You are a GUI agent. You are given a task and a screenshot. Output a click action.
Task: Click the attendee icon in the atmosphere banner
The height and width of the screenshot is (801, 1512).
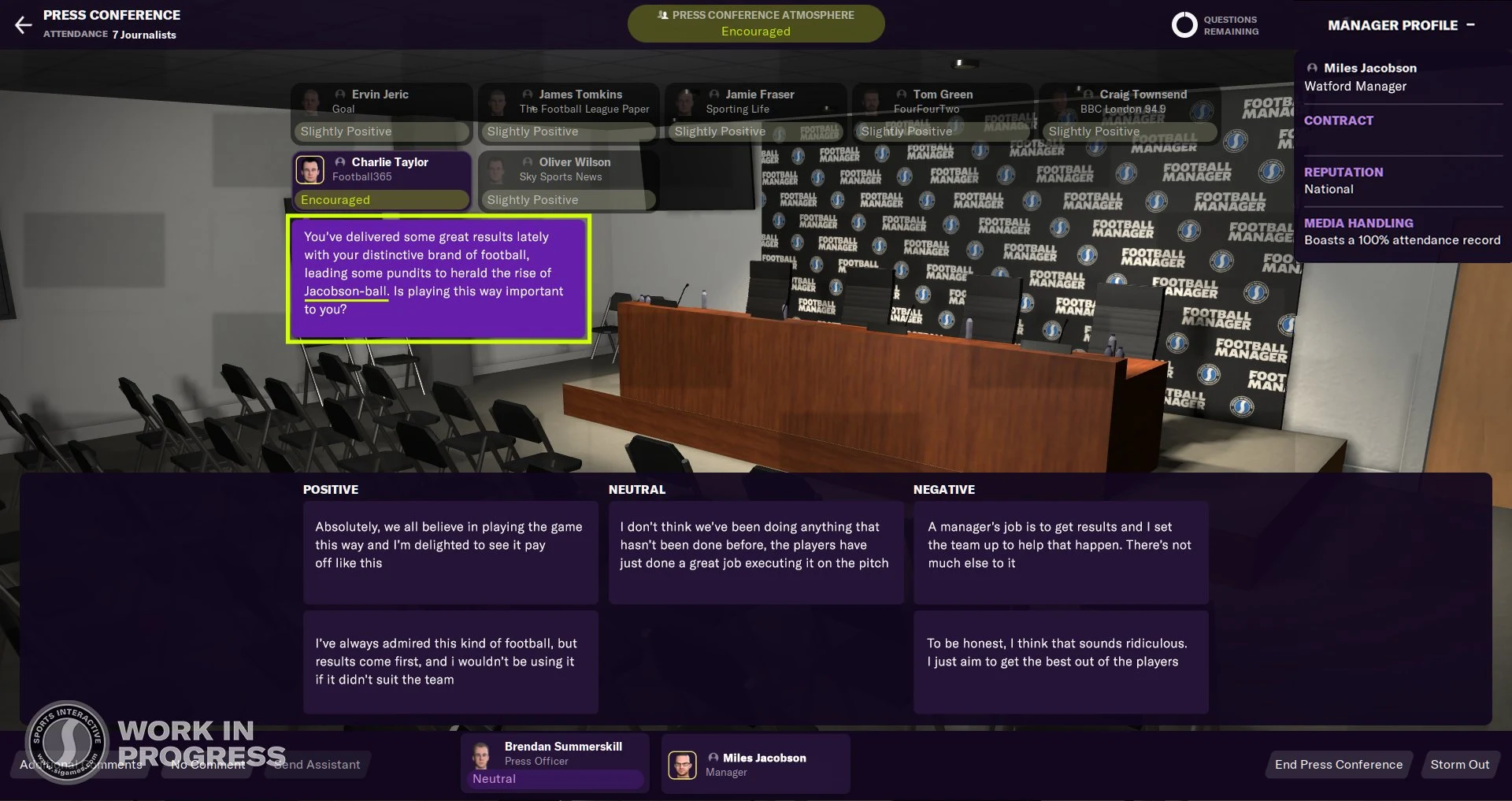664,14
